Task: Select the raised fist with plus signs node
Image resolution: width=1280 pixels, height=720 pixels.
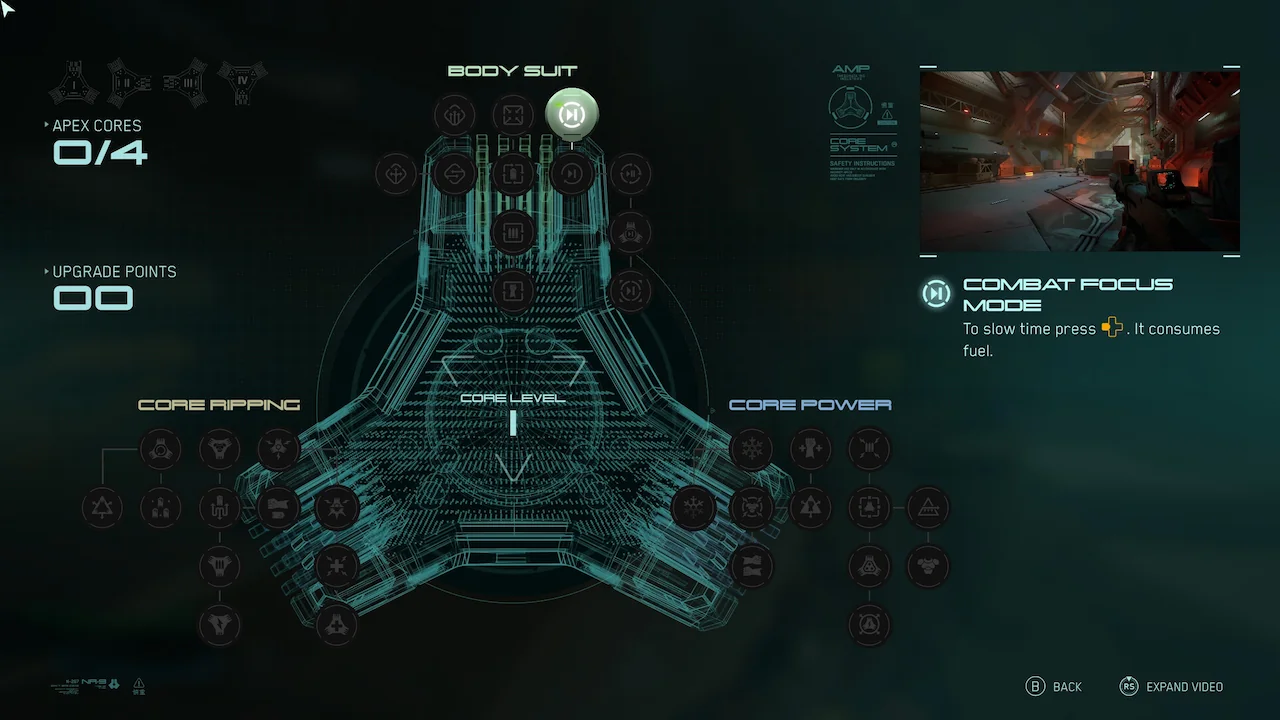Action: (810, 449)
